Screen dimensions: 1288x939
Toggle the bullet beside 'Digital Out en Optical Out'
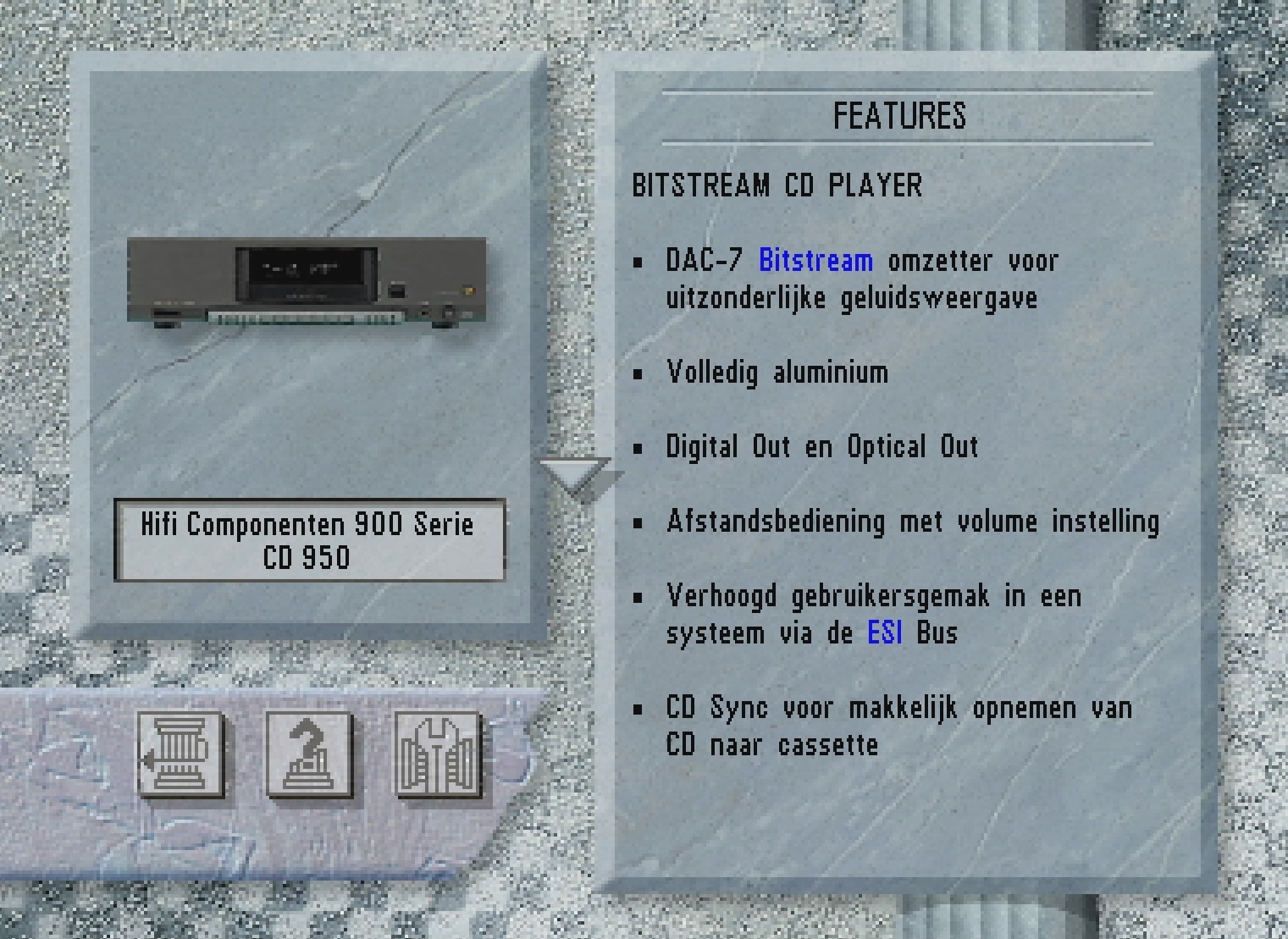click(x=638, y=448)
